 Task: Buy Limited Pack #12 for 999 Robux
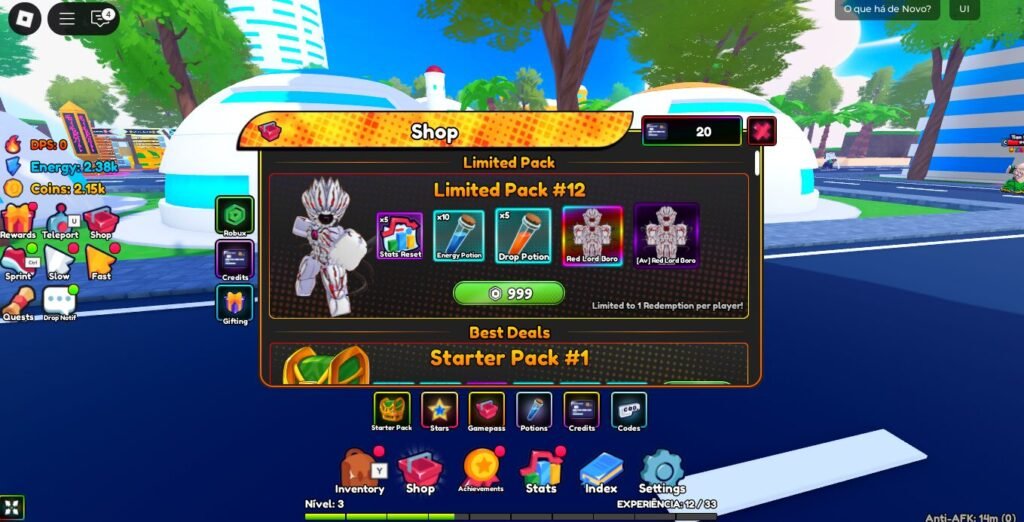coord(509,293)
